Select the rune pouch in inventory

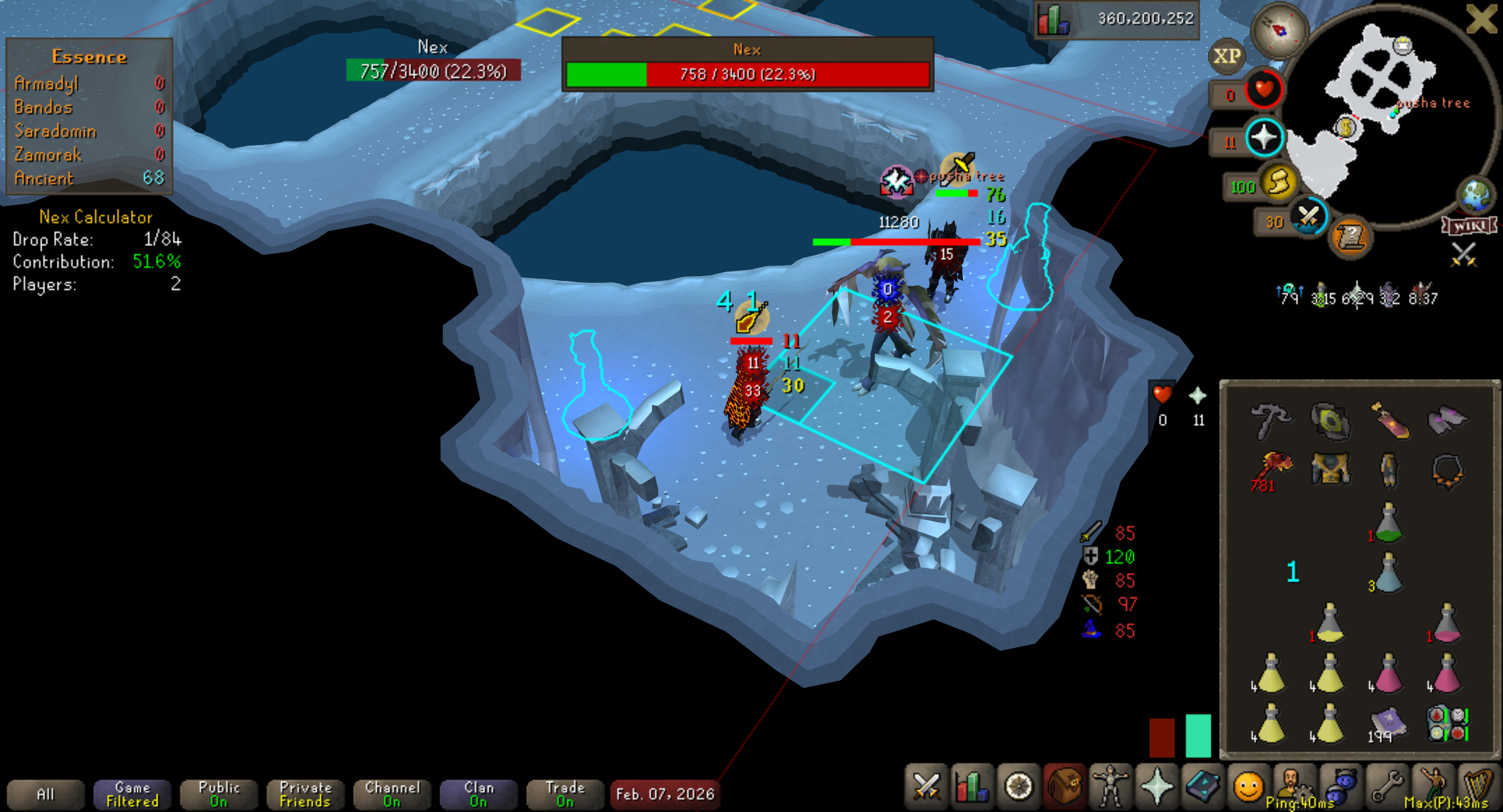click(x=1449, y=723)
